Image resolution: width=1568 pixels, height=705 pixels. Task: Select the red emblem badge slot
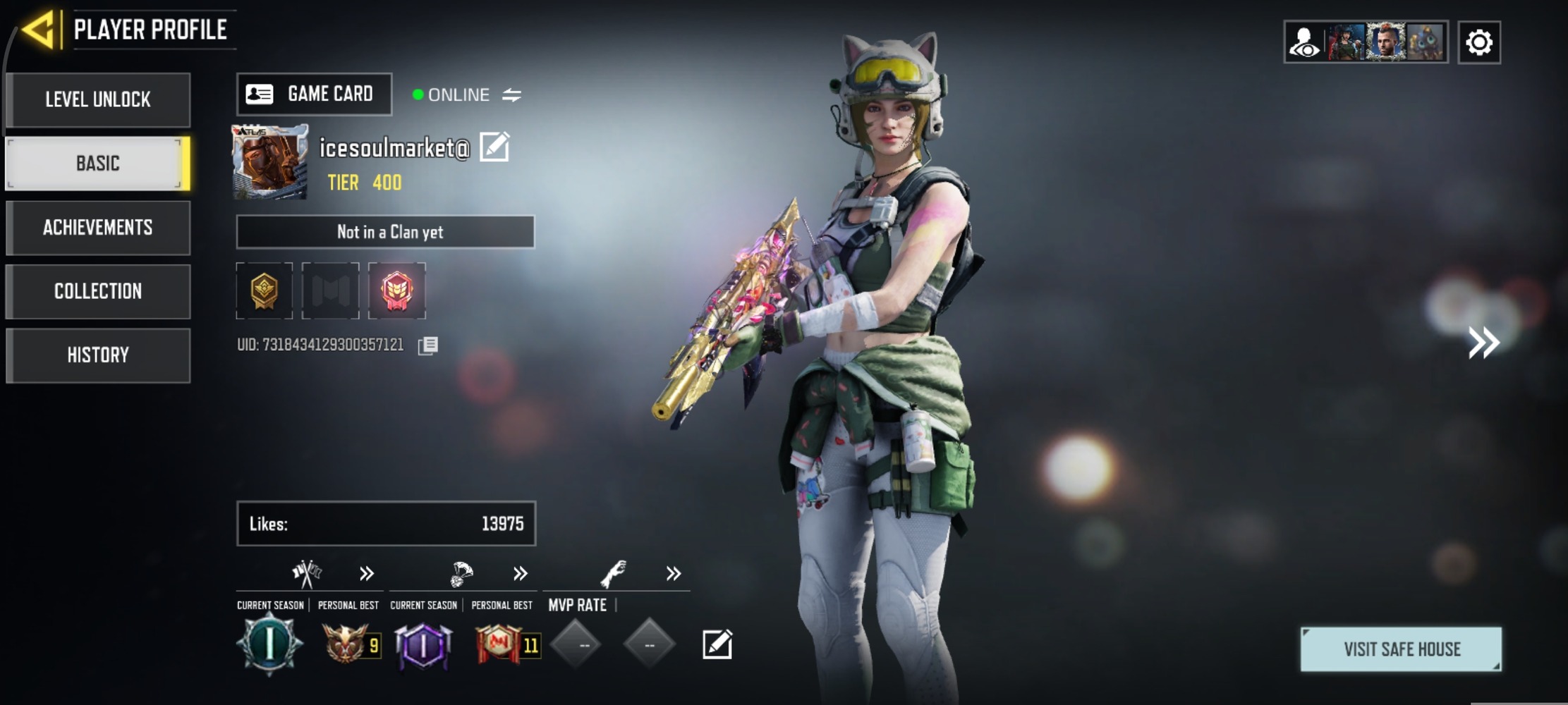397,290
